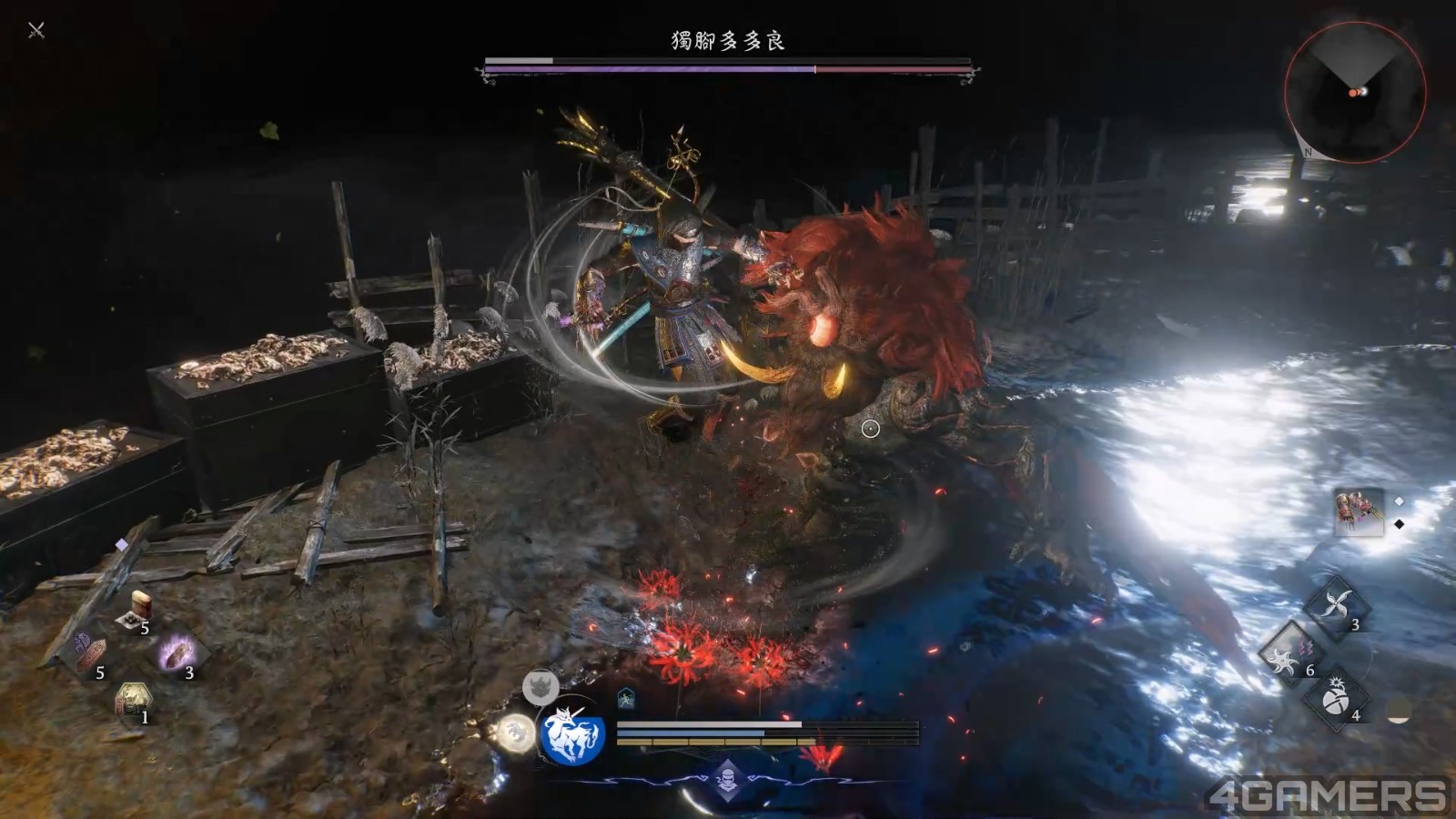
Task: Select the ninja diamond emblem below the stamina bars
Action: (728, 779)
